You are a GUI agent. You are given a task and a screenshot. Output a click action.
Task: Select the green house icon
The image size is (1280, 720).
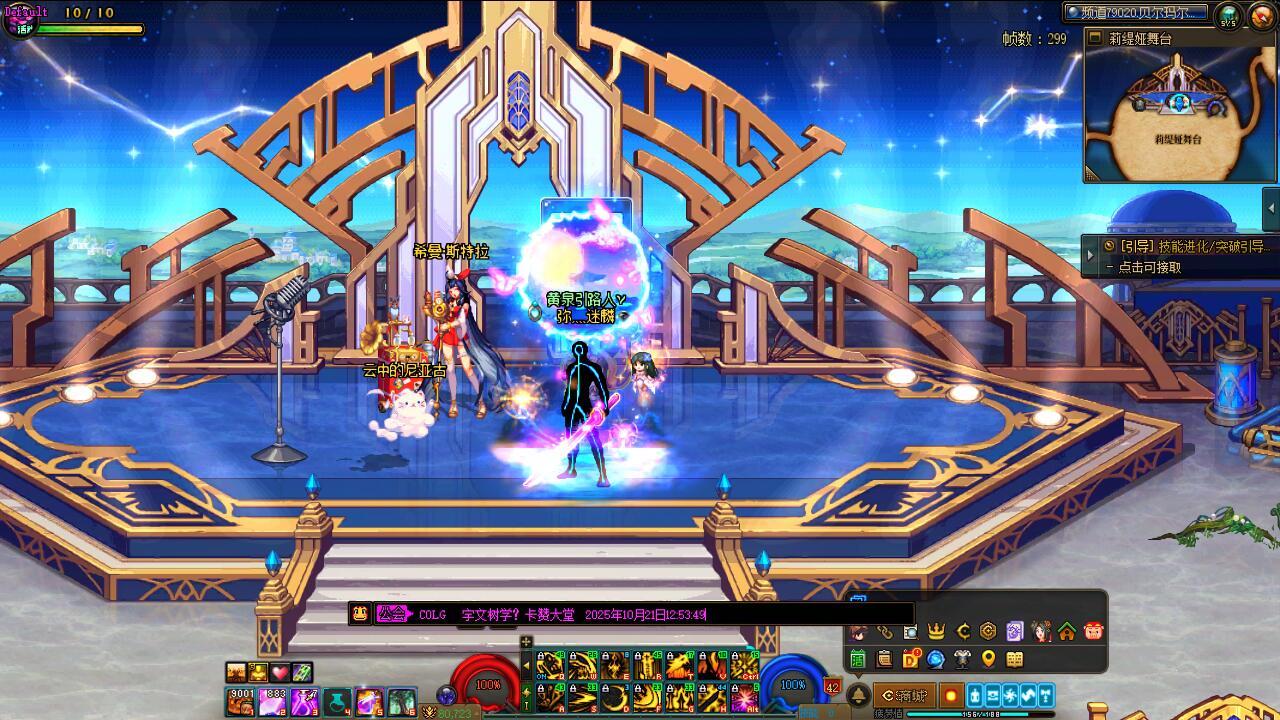(1067, 631)
